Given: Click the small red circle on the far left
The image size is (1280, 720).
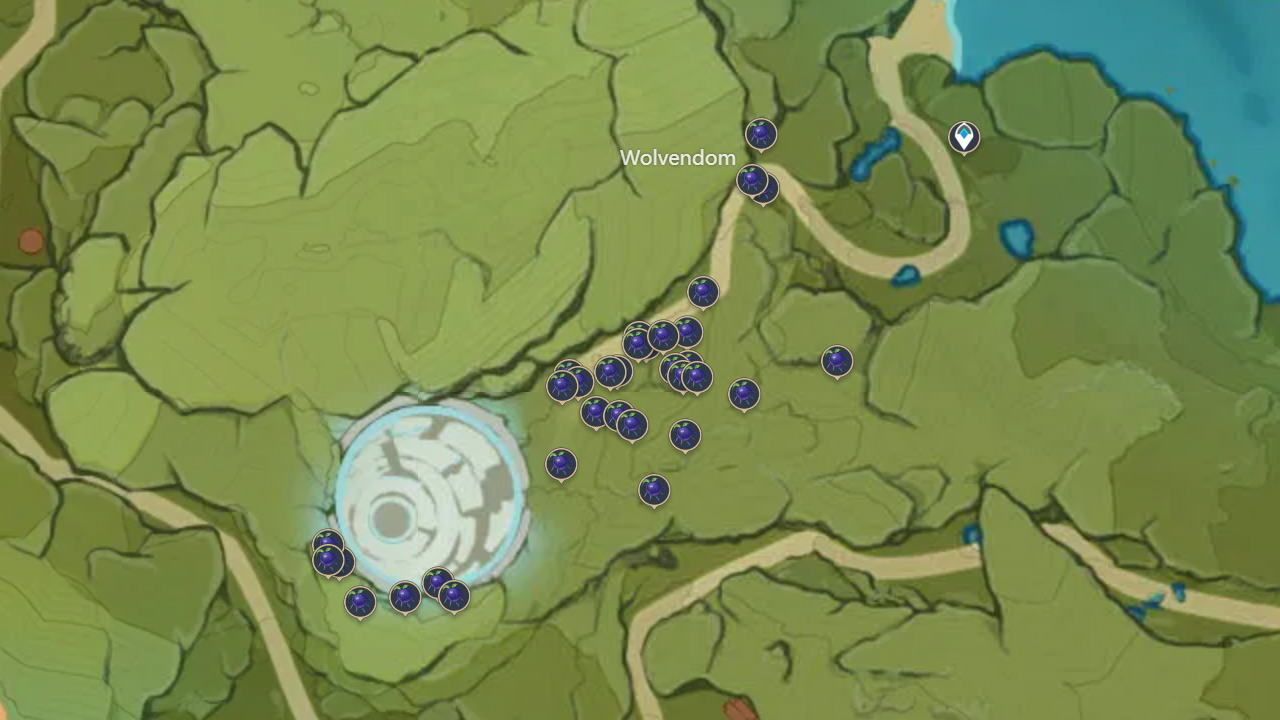Looking at the screenshot, I should pos(31,240).
